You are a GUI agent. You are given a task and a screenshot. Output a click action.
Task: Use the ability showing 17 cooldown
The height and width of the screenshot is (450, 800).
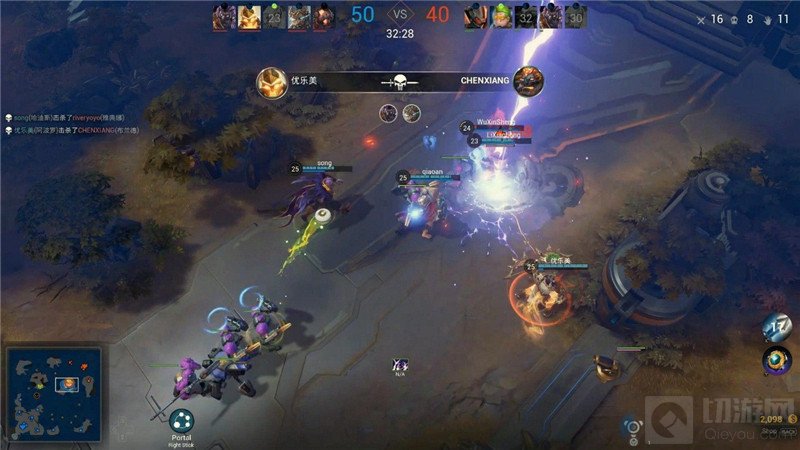777,327
